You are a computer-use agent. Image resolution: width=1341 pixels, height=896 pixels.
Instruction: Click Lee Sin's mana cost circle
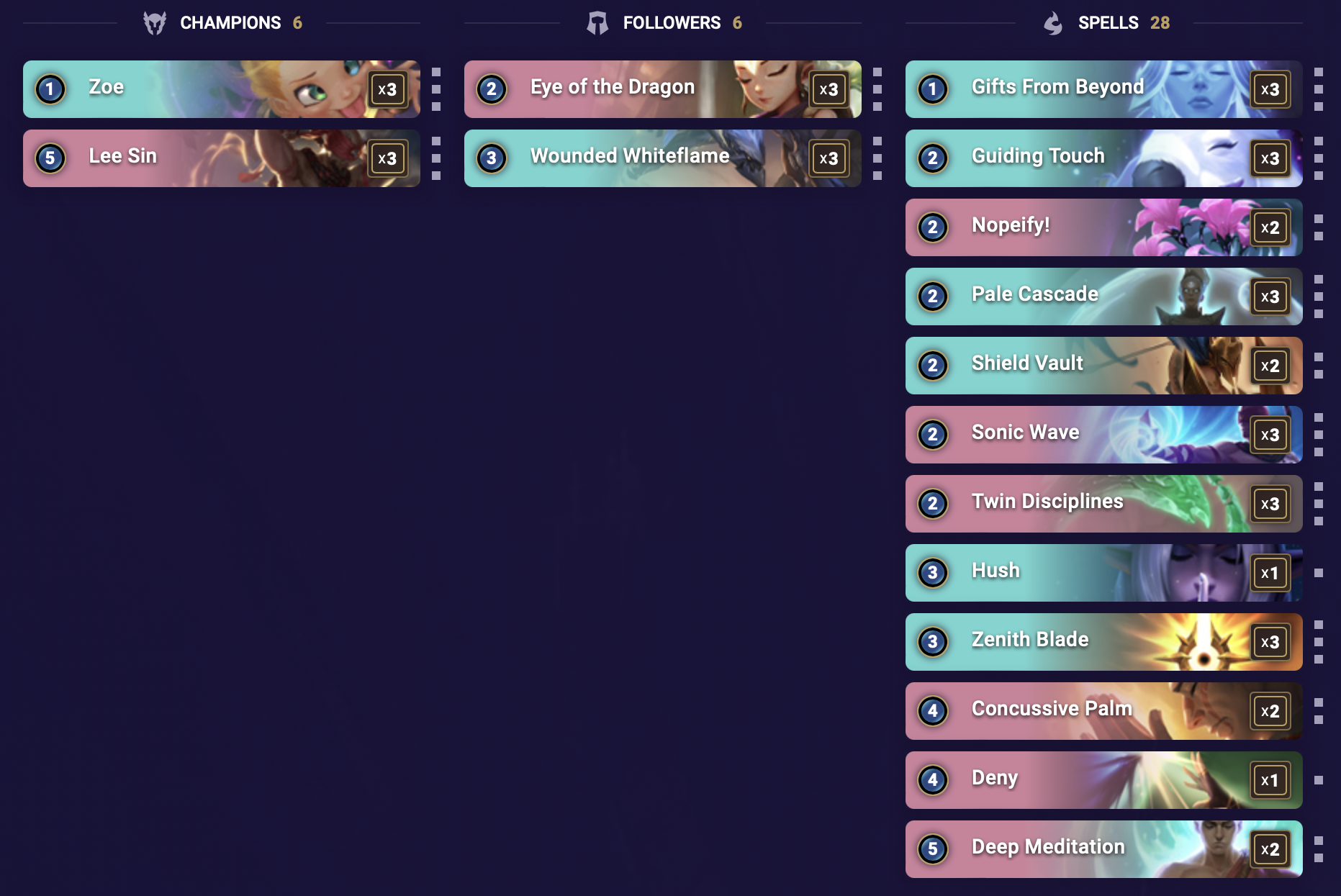50,158
